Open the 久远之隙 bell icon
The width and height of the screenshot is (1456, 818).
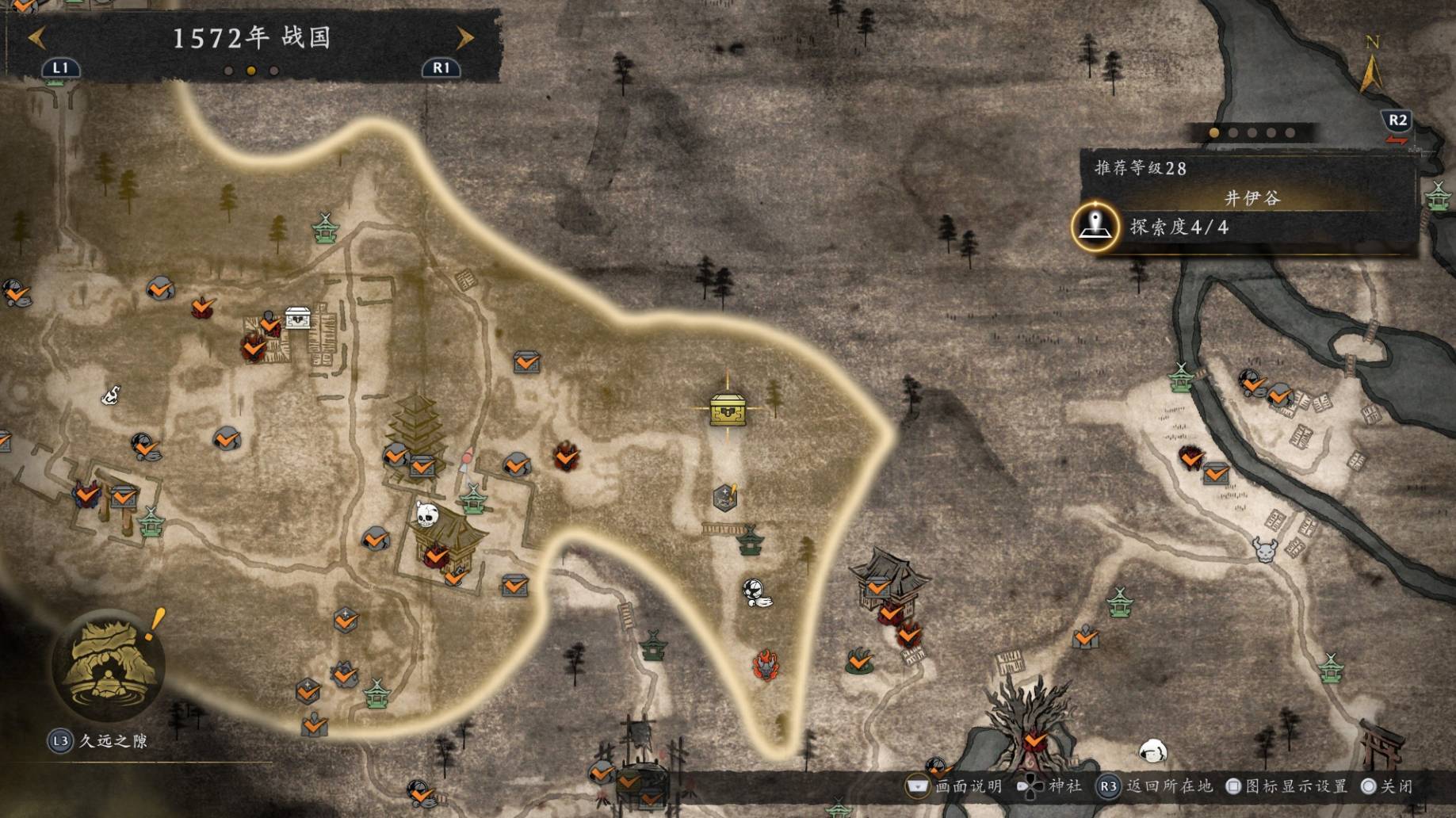click(x=109, y=664)
